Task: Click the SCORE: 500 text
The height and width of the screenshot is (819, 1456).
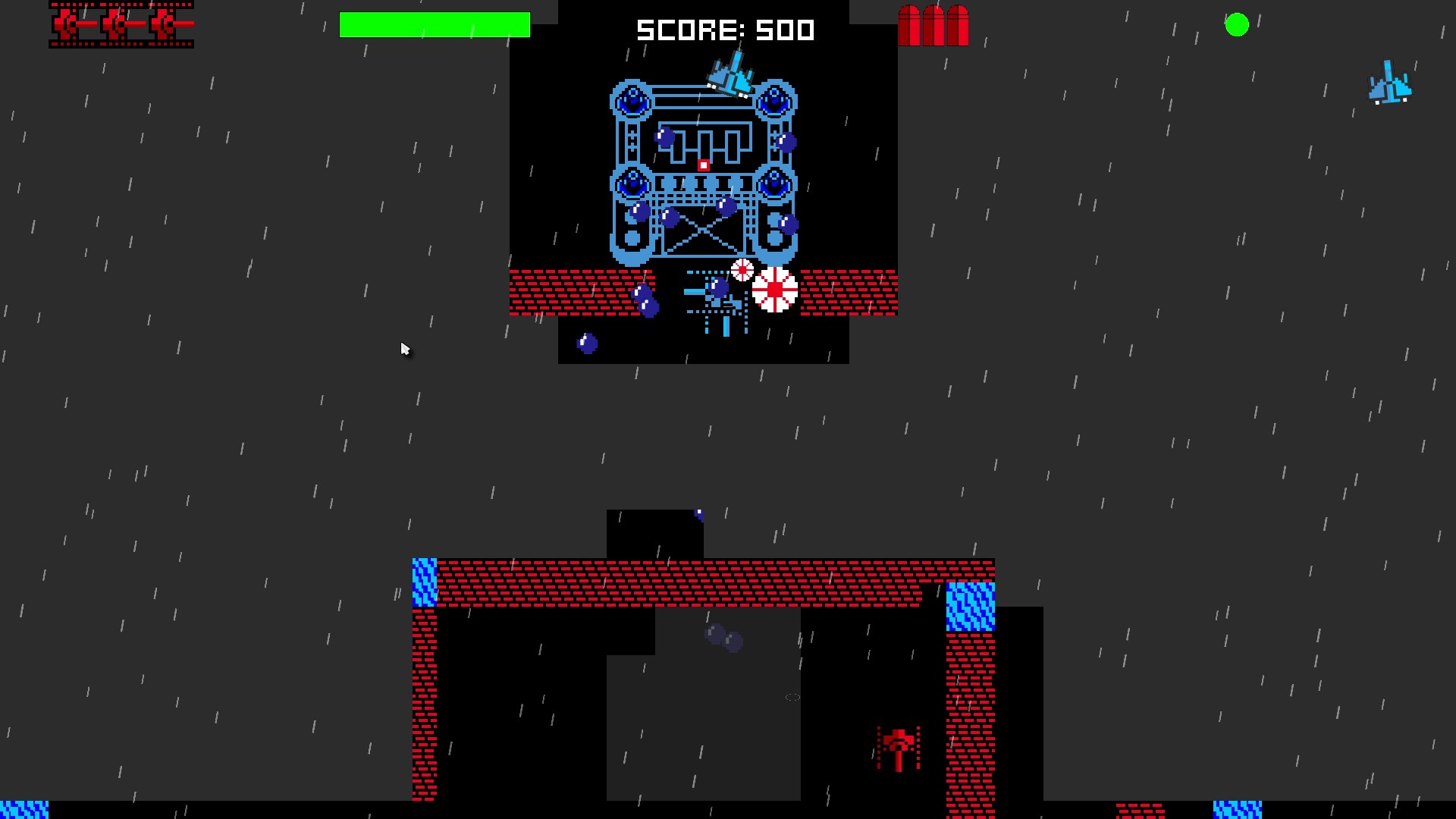Action: coord(725,31)
